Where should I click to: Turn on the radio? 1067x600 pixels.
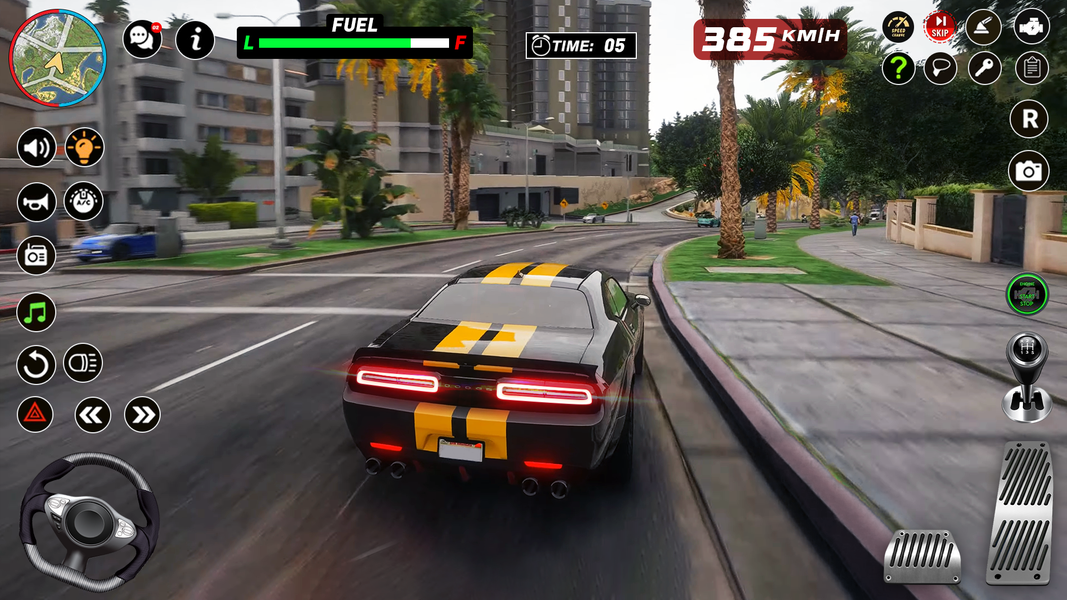point(36,255)
